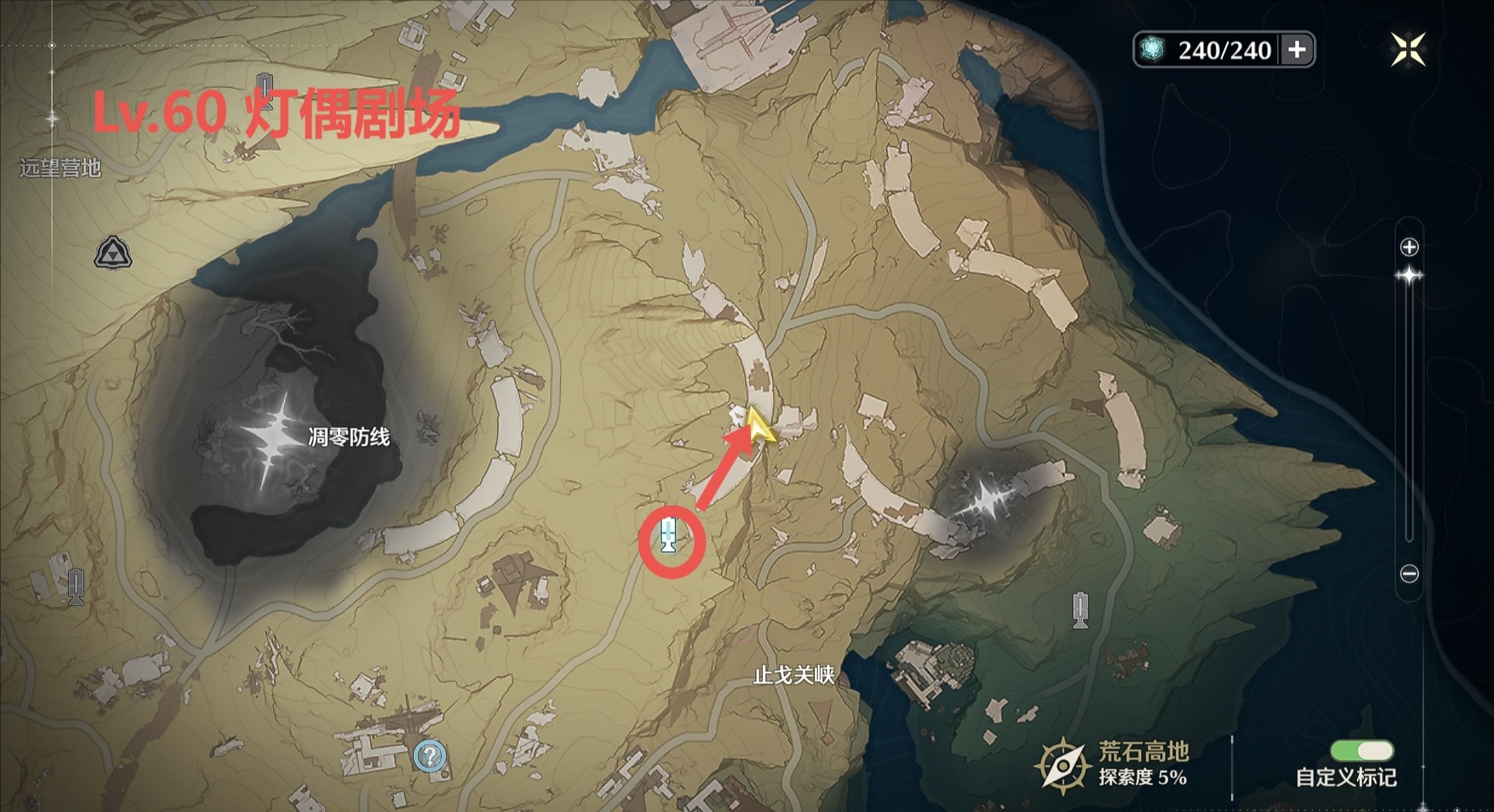
Task: Toggle the 自定义标记 custom marker switch
Action: coord(1362,751)
